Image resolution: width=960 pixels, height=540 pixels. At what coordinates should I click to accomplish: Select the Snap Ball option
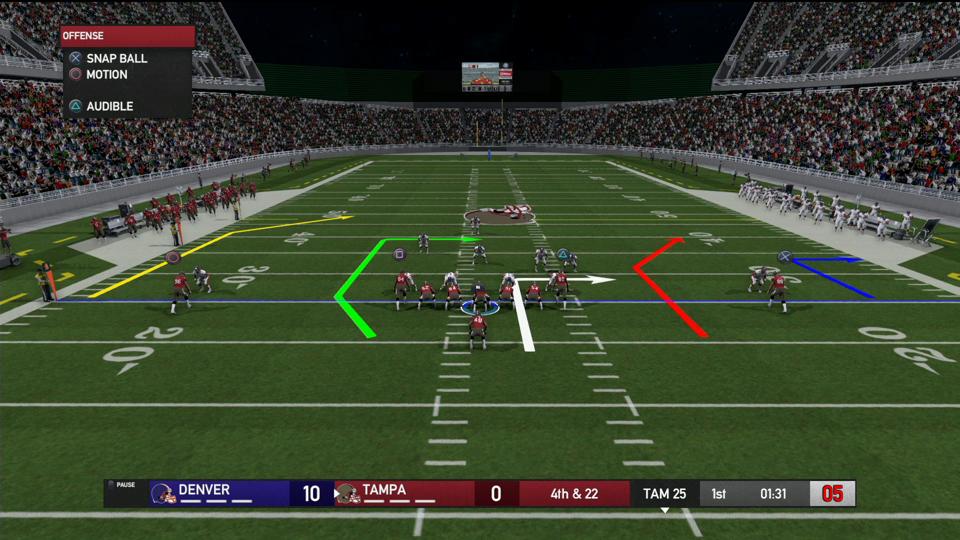pyautogui.click(x=115, y=59)
